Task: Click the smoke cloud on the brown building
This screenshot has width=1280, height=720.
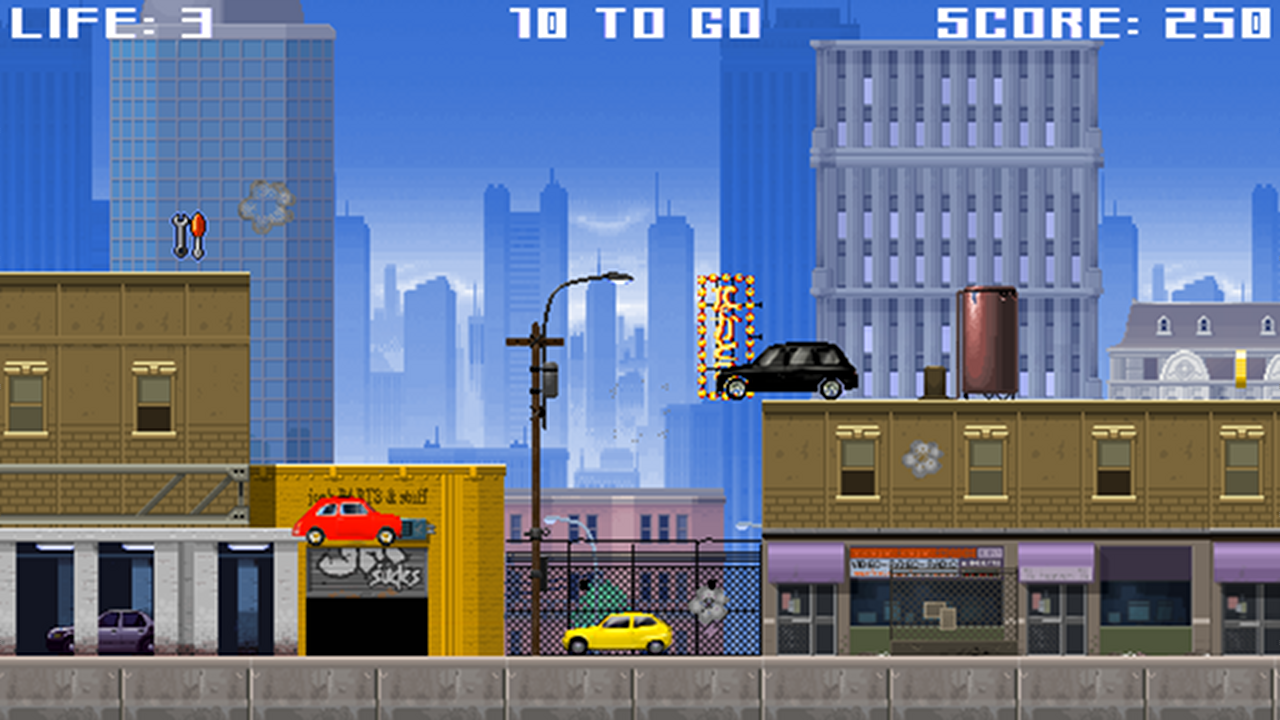Action: 924,459
